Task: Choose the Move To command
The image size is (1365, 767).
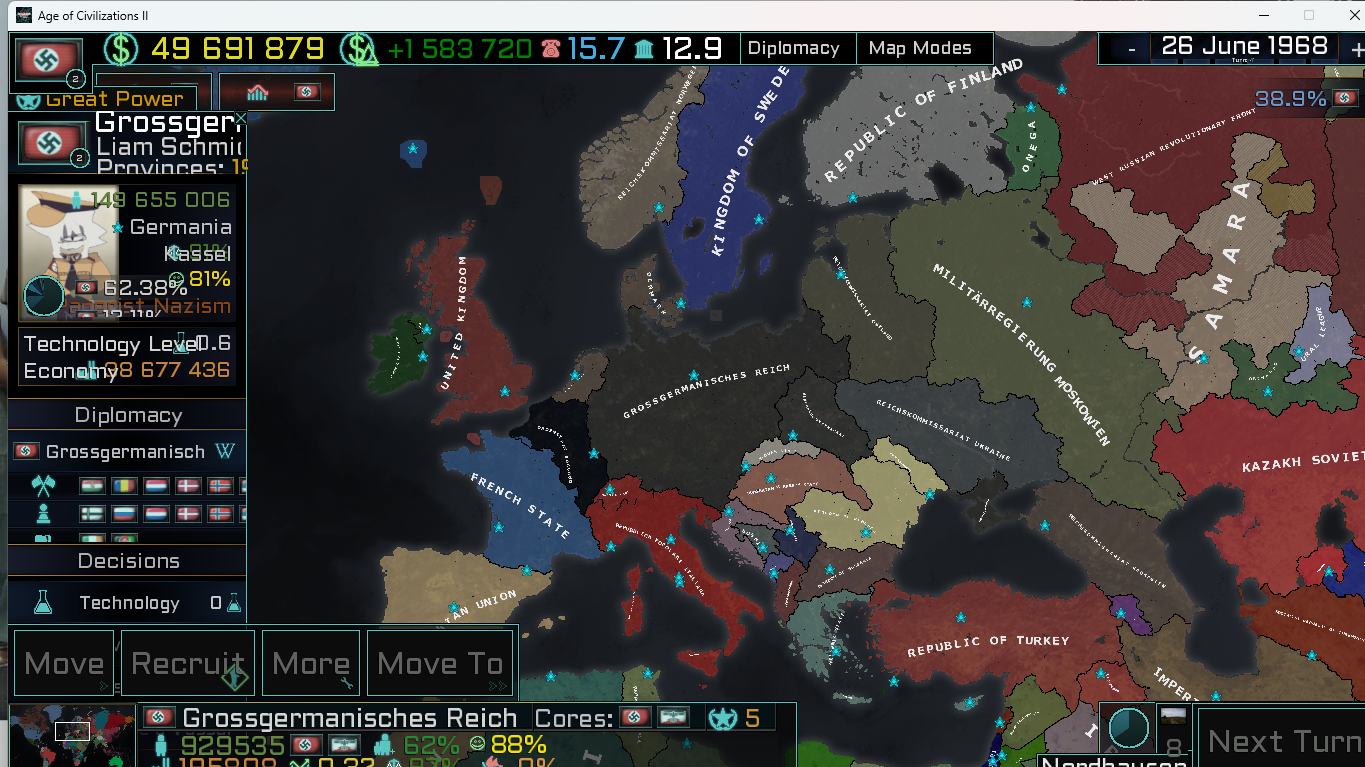Action: tap(440, 663)
